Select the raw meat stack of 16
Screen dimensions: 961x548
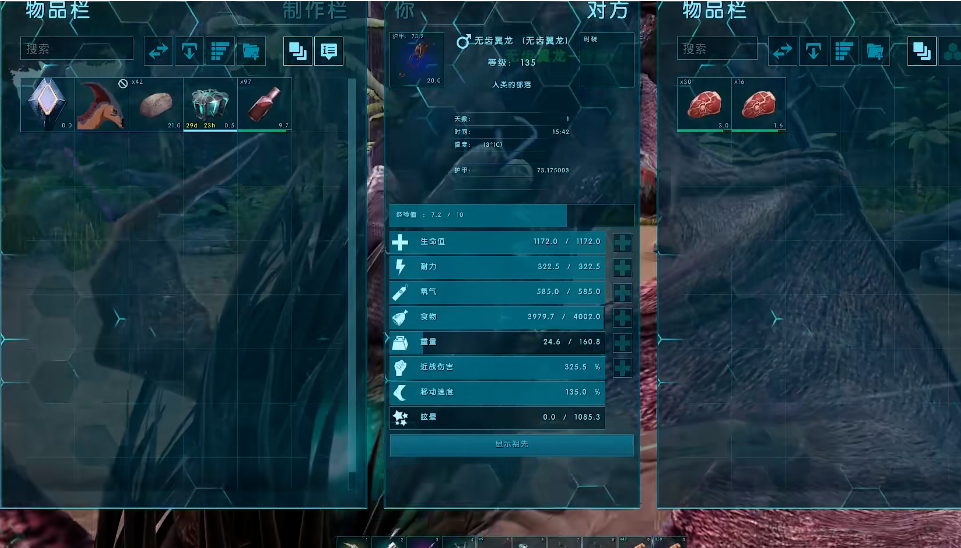tap(758, 105)
